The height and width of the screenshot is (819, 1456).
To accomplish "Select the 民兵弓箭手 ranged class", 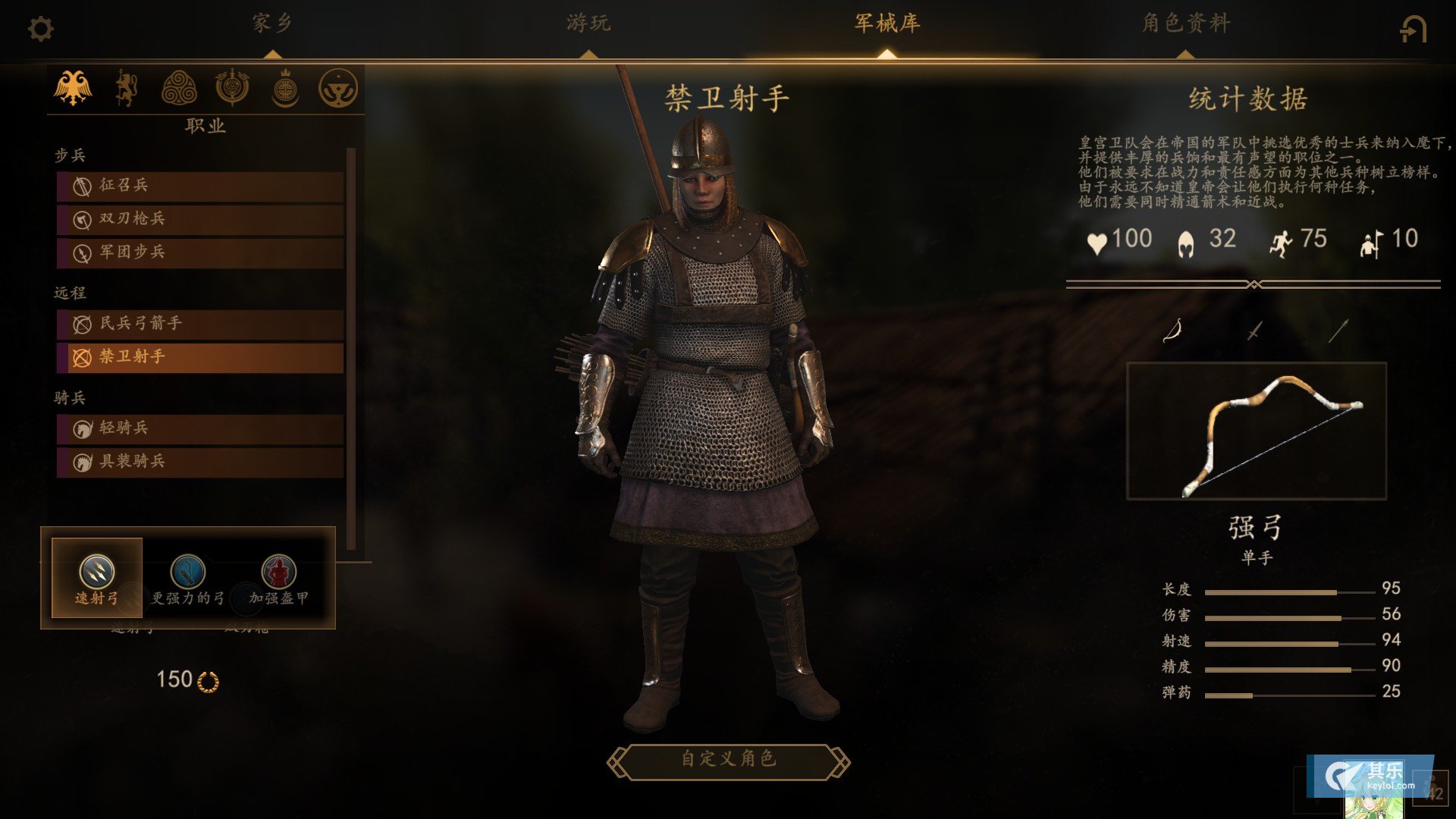I will (x=200, y=324).
